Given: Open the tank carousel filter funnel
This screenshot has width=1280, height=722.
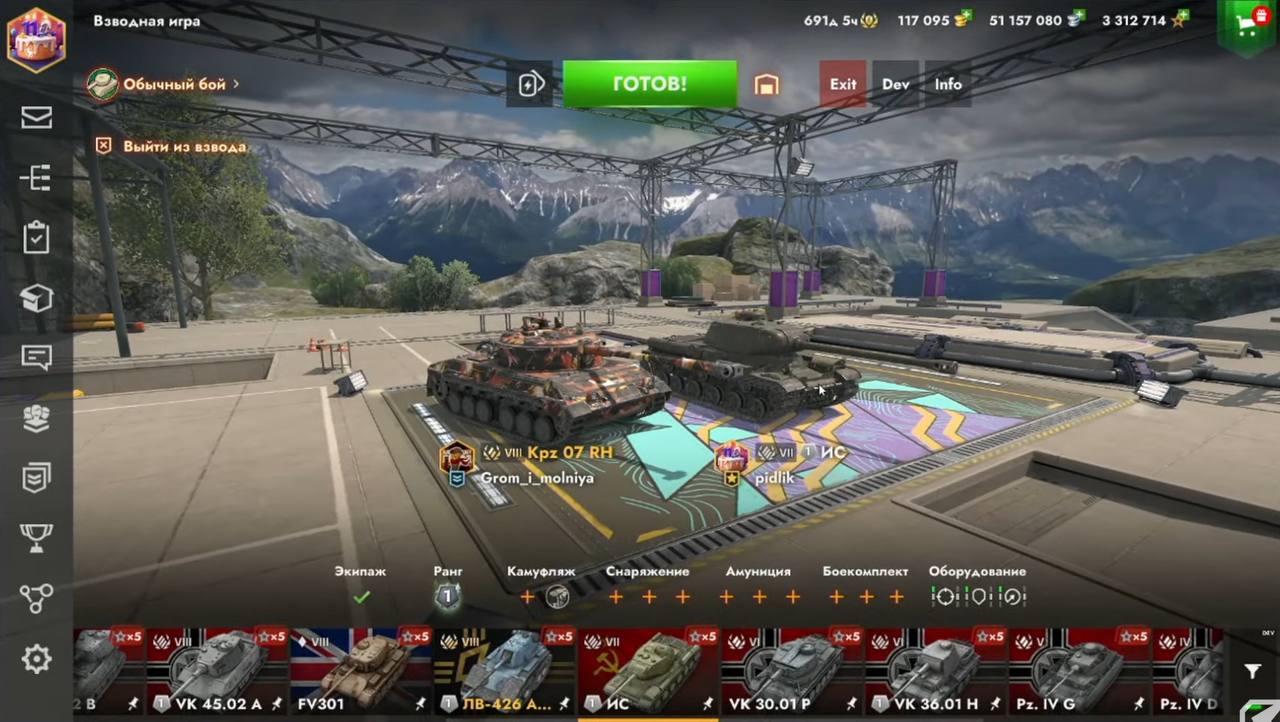Looking at the screenshot, I should pos(1252,671).
